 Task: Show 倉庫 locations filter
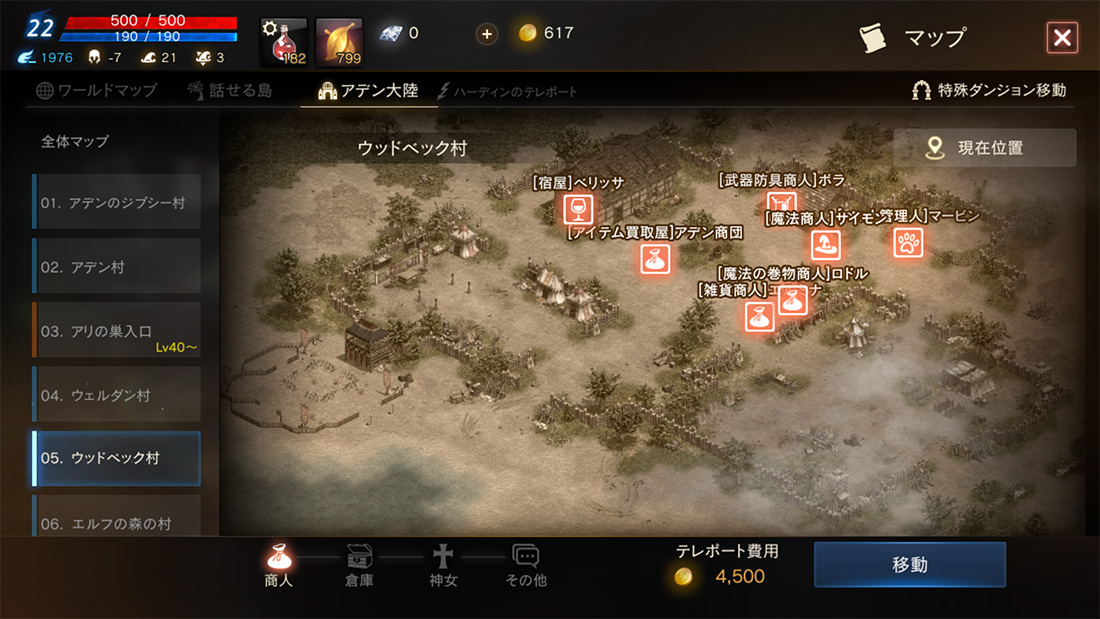(x=359, y=565)
